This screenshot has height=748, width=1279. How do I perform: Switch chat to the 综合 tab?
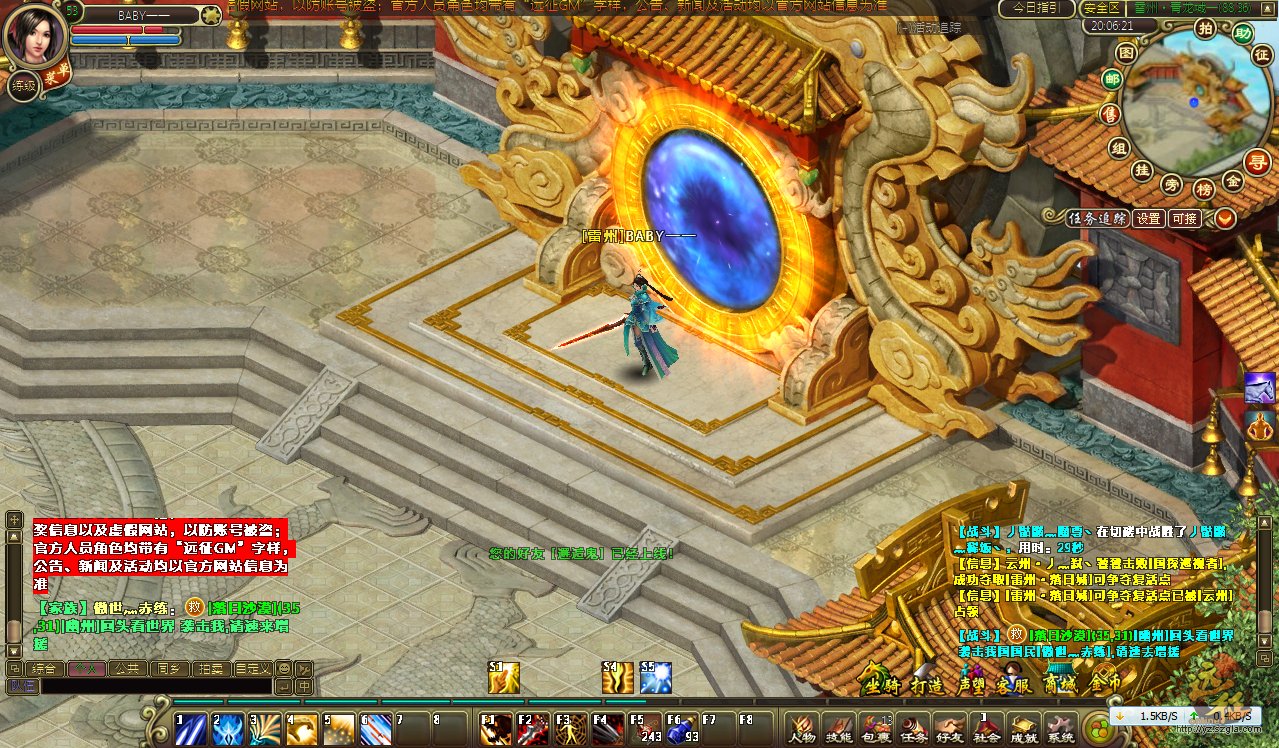(x=43, y=668)
